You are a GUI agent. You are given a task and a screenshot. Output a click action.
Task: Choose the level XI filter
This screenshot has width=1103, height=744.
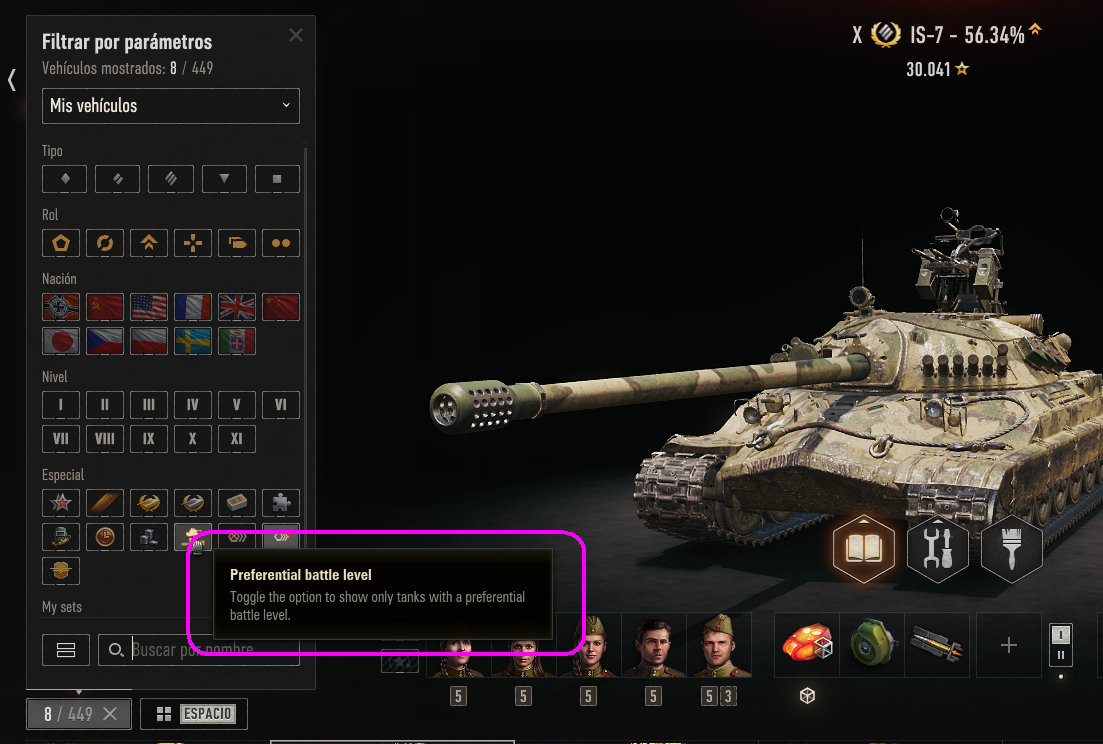tap(237, 439)
